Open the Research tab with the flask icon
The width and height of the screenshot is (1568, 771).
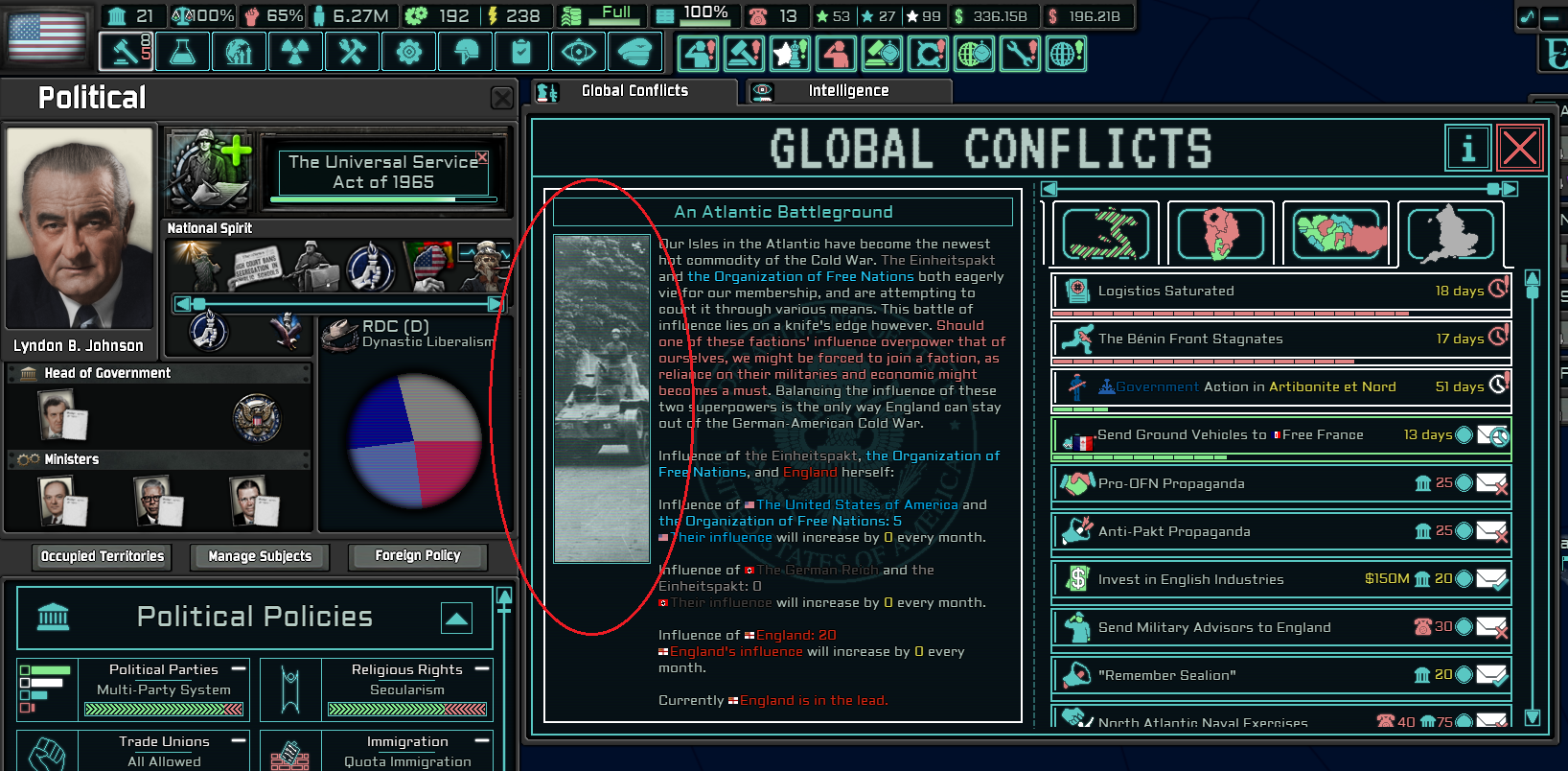[x=182, y=51]
